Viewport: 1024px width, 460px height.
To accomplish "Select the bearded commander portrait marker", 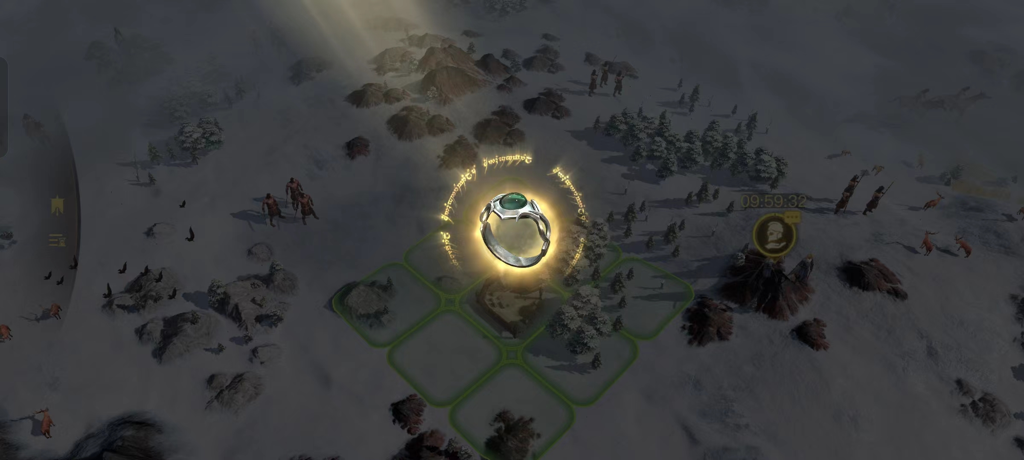I will pyautogui.click(x=774, y=235).
